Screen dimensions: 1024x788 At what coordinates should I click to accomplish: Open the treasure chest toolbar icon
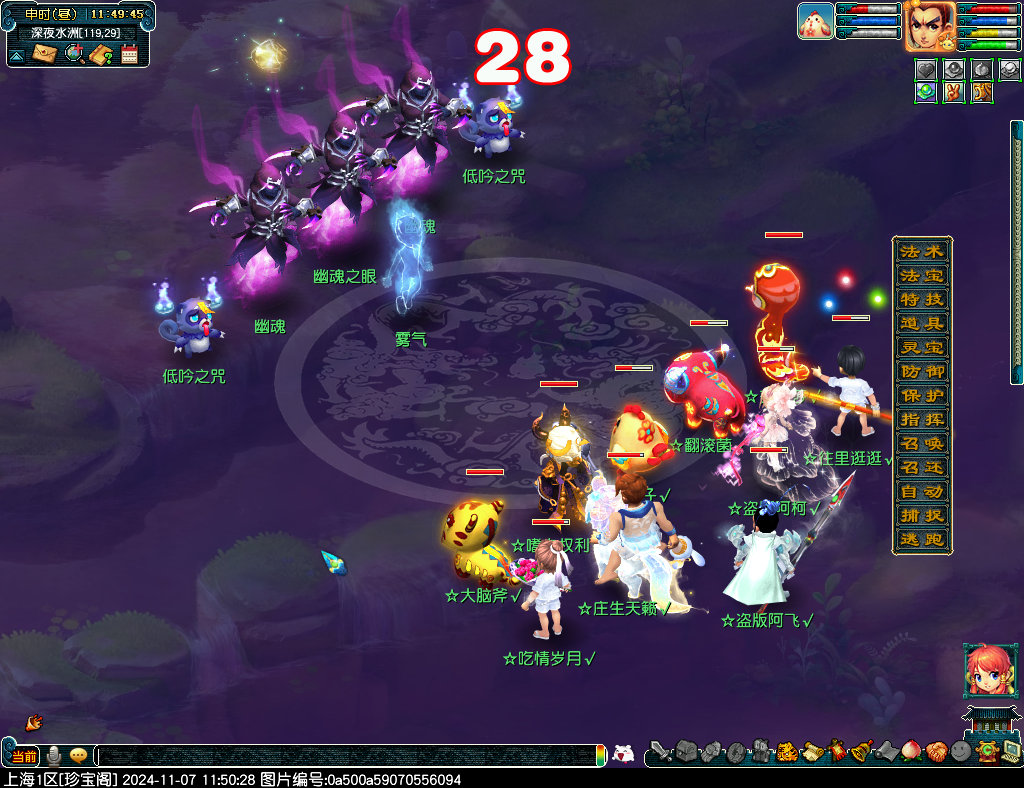click(685, 752)
